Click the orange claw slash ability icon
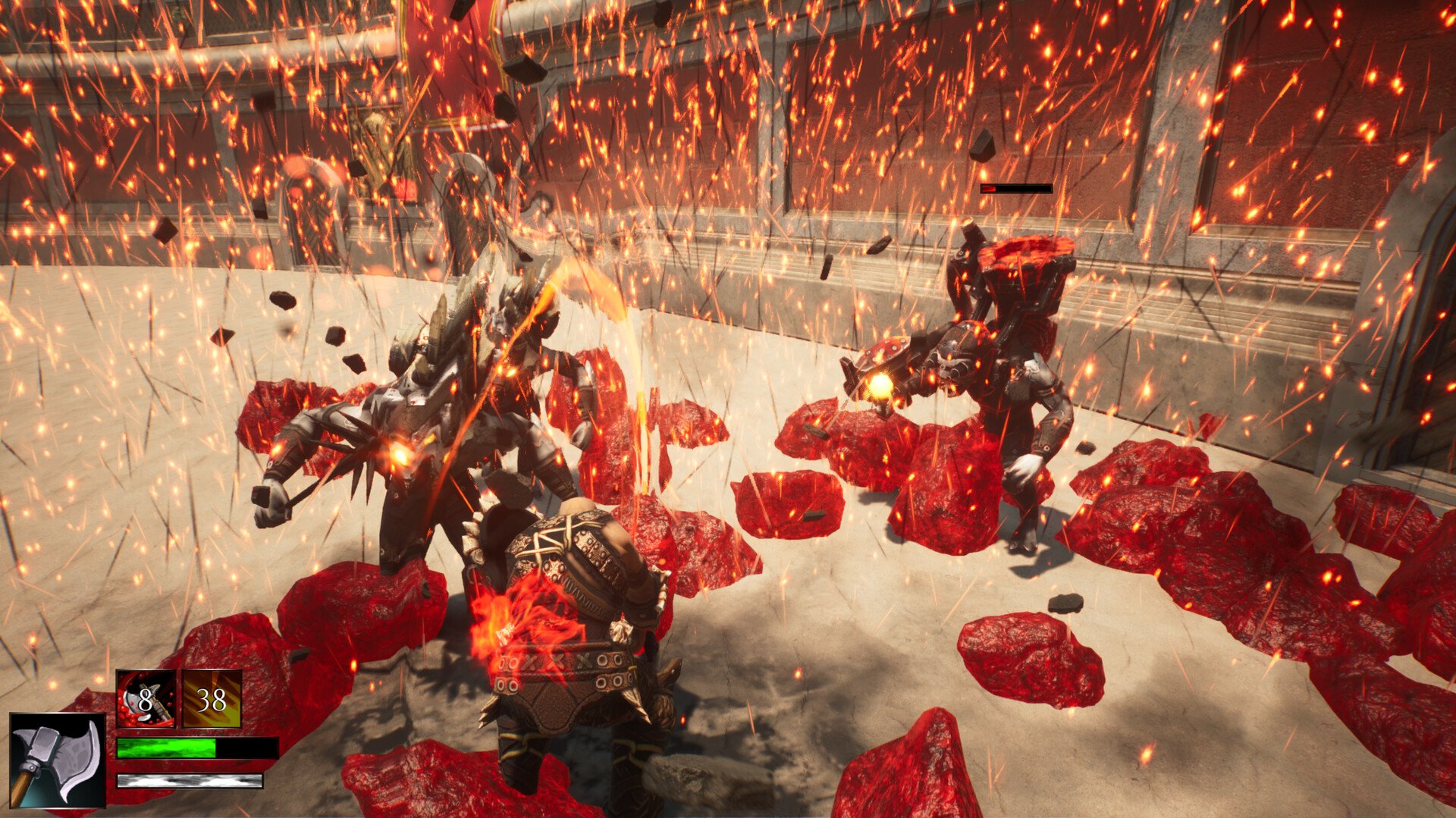The image size is (1456, 818). pos(212,699)
